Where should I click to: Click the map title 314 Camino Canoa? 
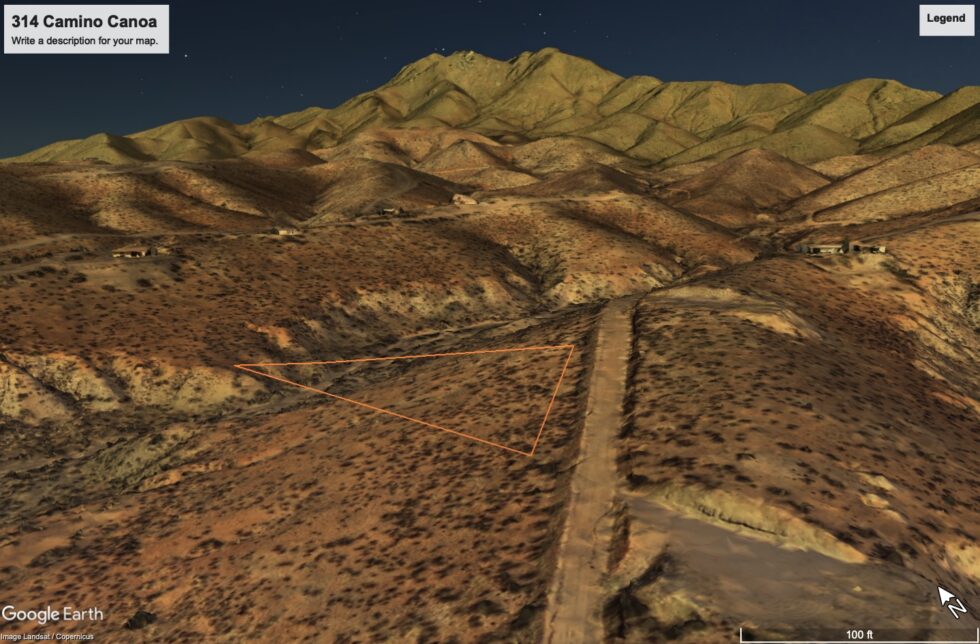(84, 21)
